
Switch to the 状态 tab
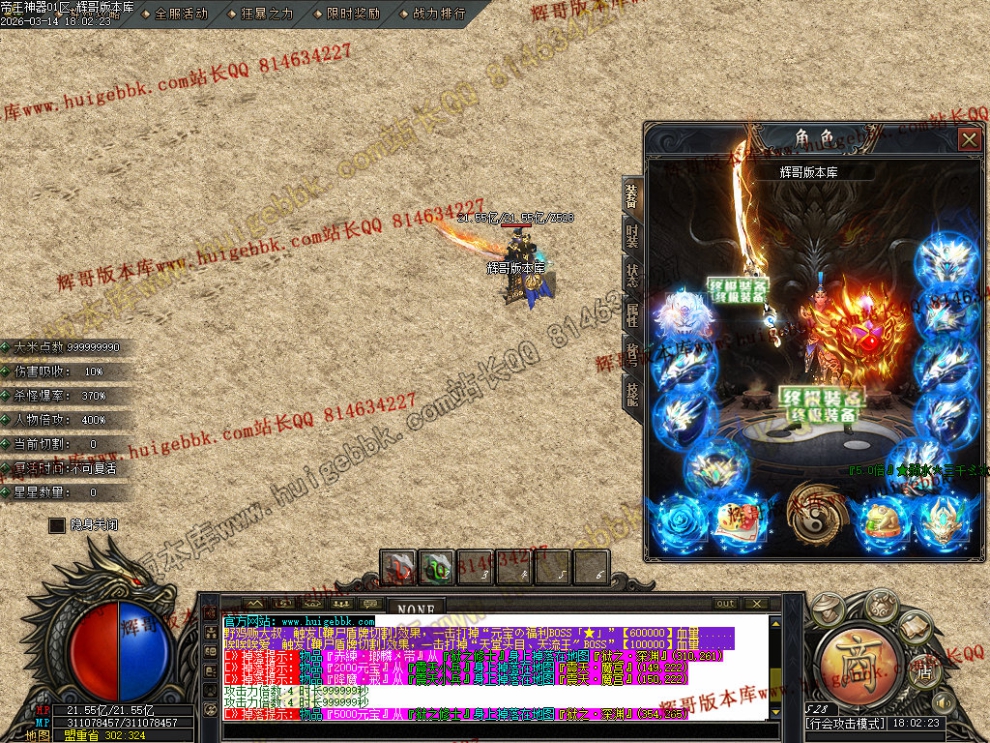click(x=632, y=277)
